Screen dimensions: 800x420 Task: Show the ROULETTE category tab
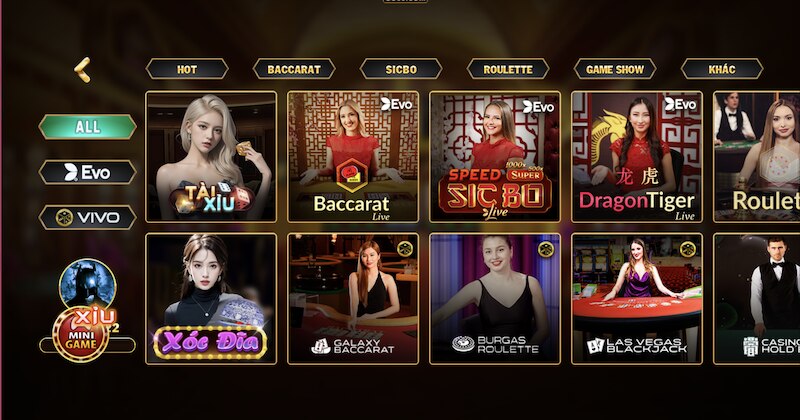(x=508, y=69)
